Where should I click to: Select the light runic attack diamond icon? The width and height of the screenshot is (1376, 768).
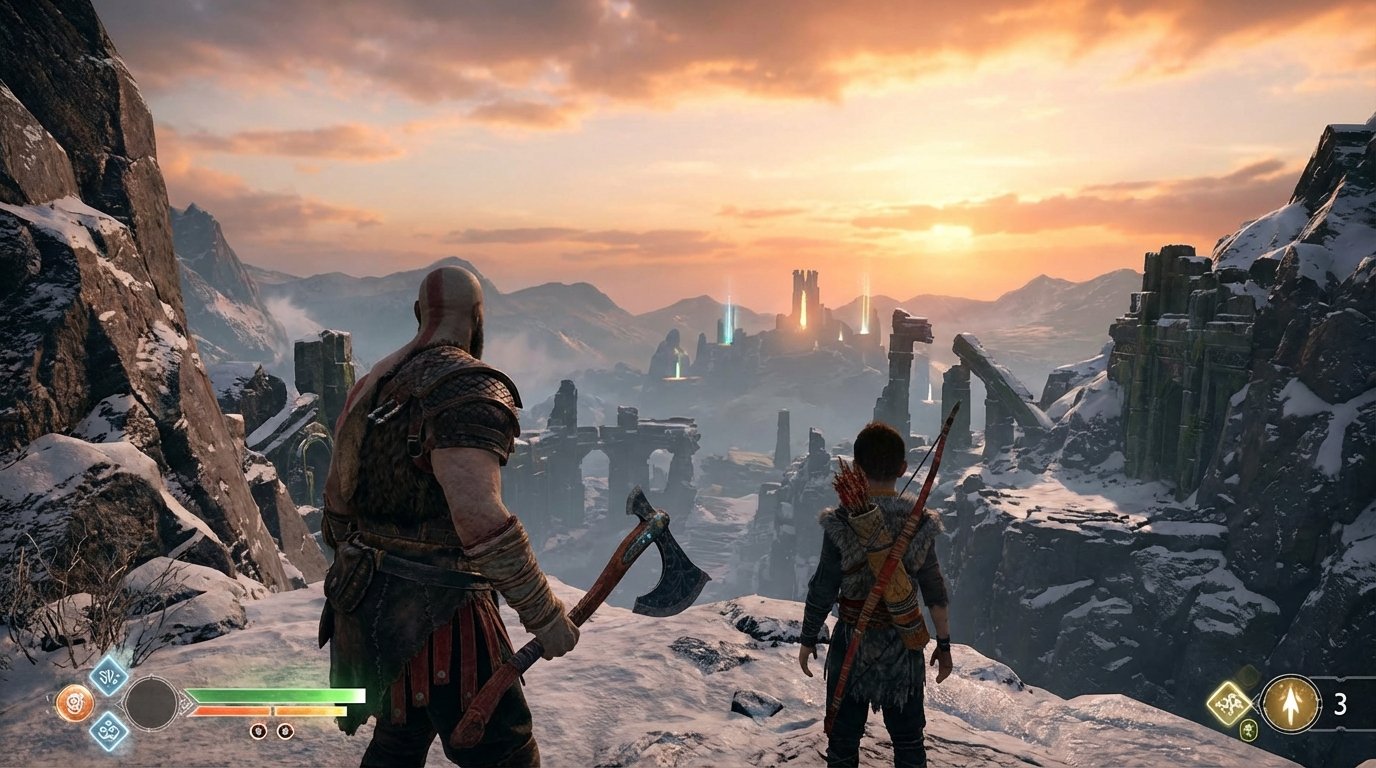(108, 679)
